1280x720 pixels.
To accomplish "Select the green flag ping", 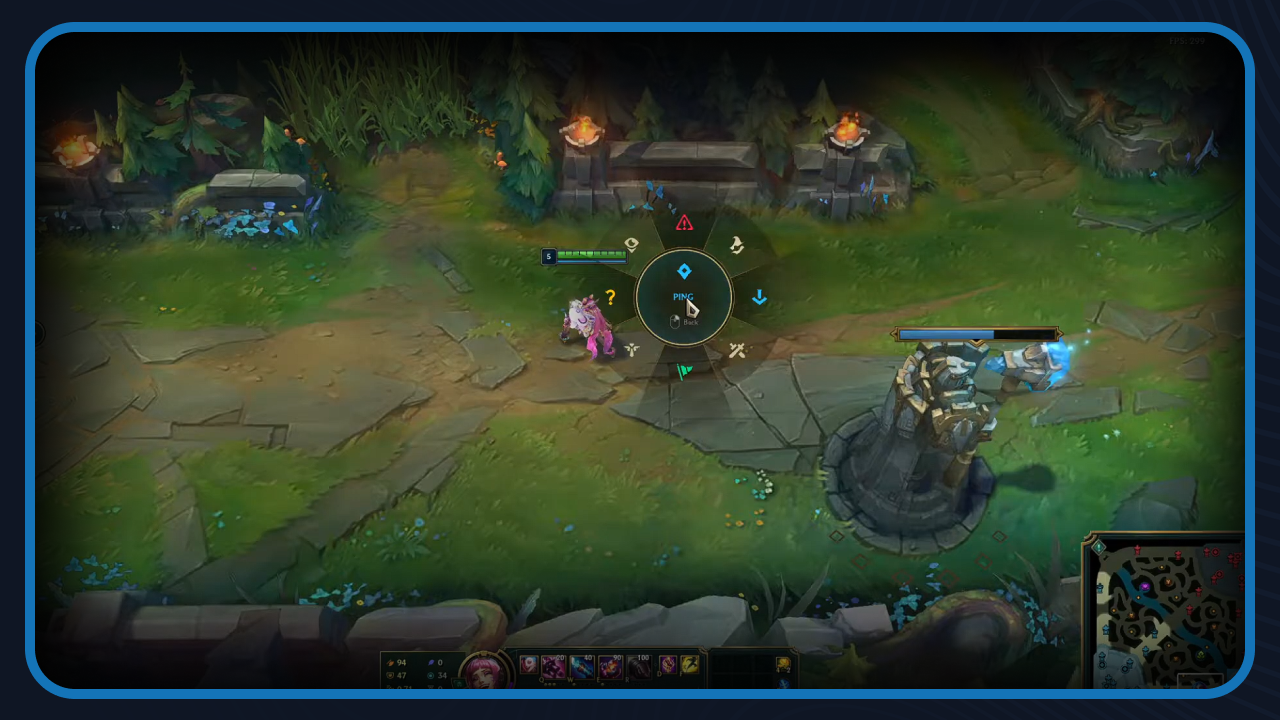I will pos(685,371).
